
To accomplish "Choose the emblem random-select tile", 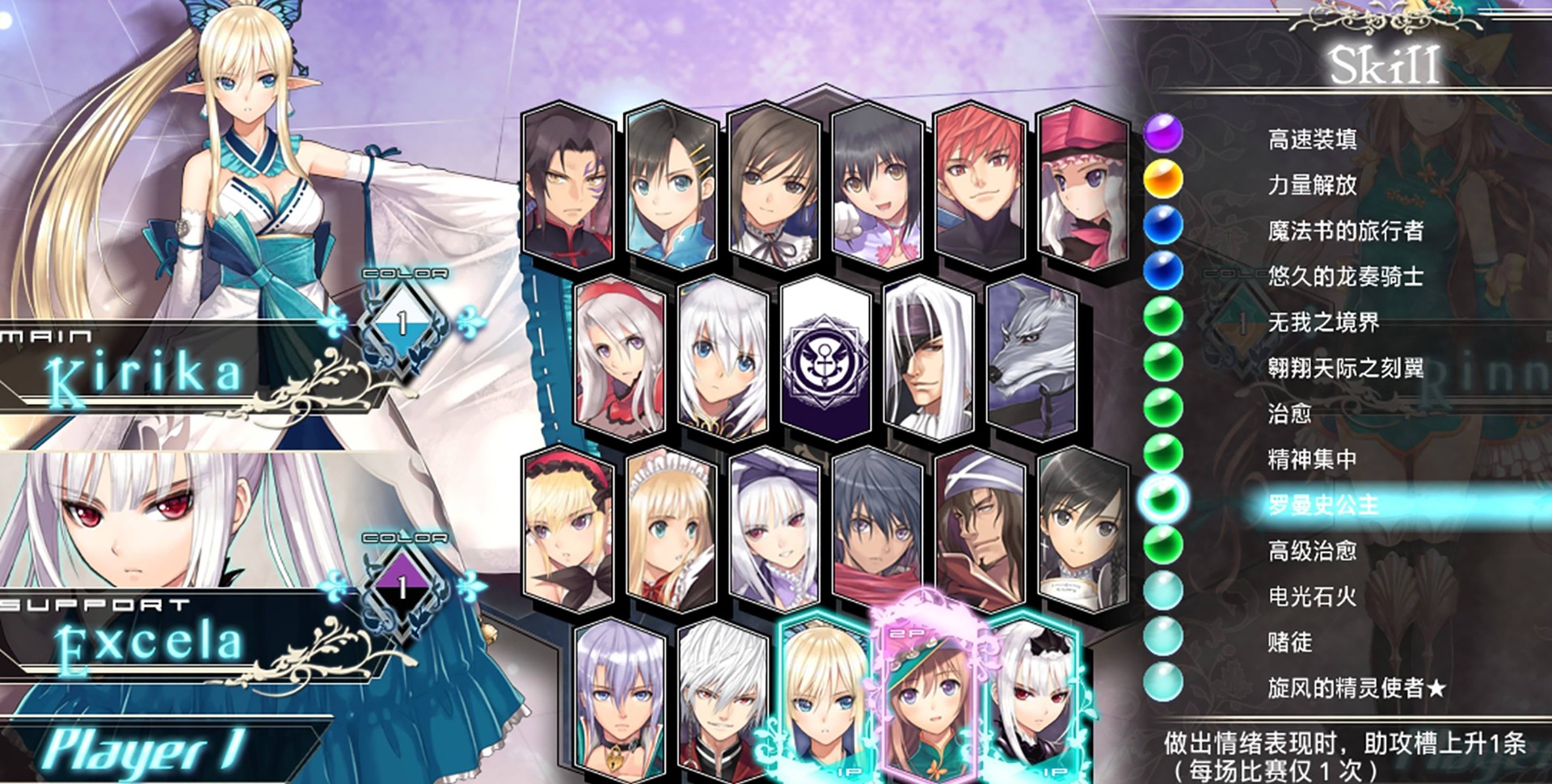I will pyautogui.click(x=825, y=357).
